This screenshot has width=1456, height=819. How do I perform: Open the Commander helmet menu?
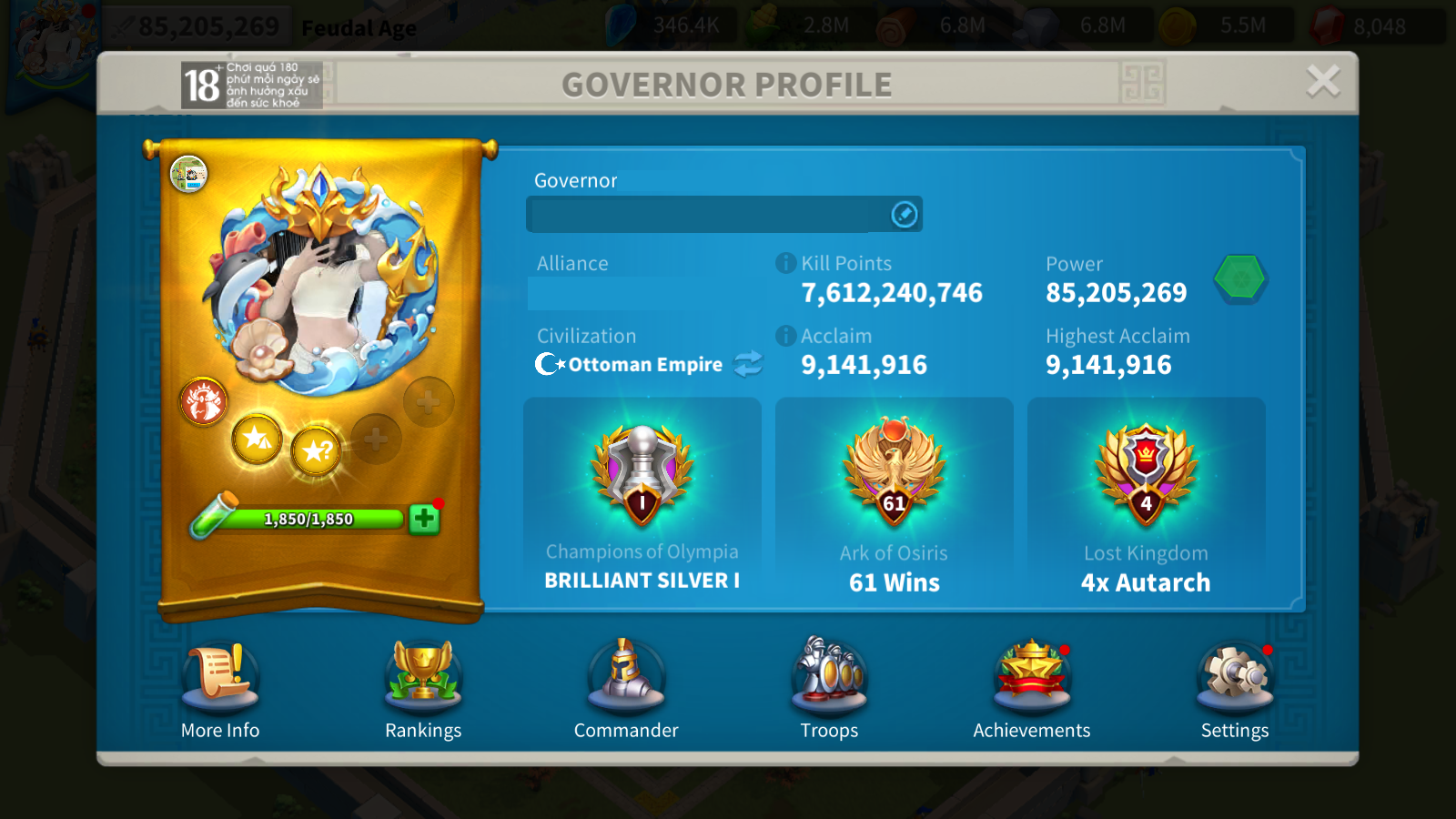point(626,678)
